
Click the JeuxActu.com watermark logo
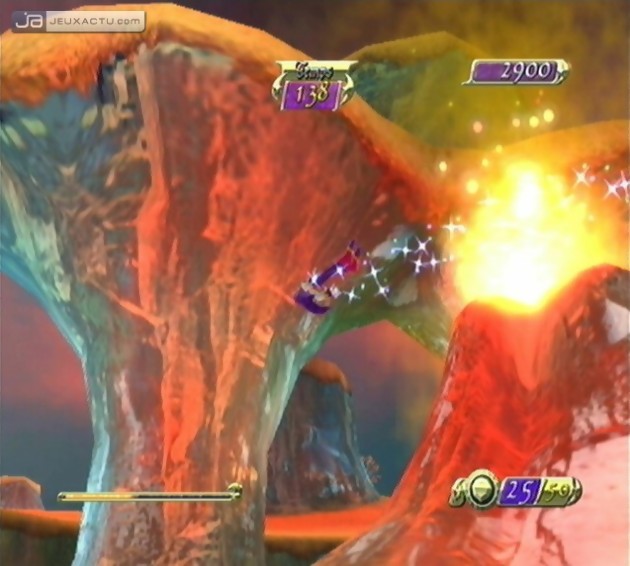tap(78, 20)
